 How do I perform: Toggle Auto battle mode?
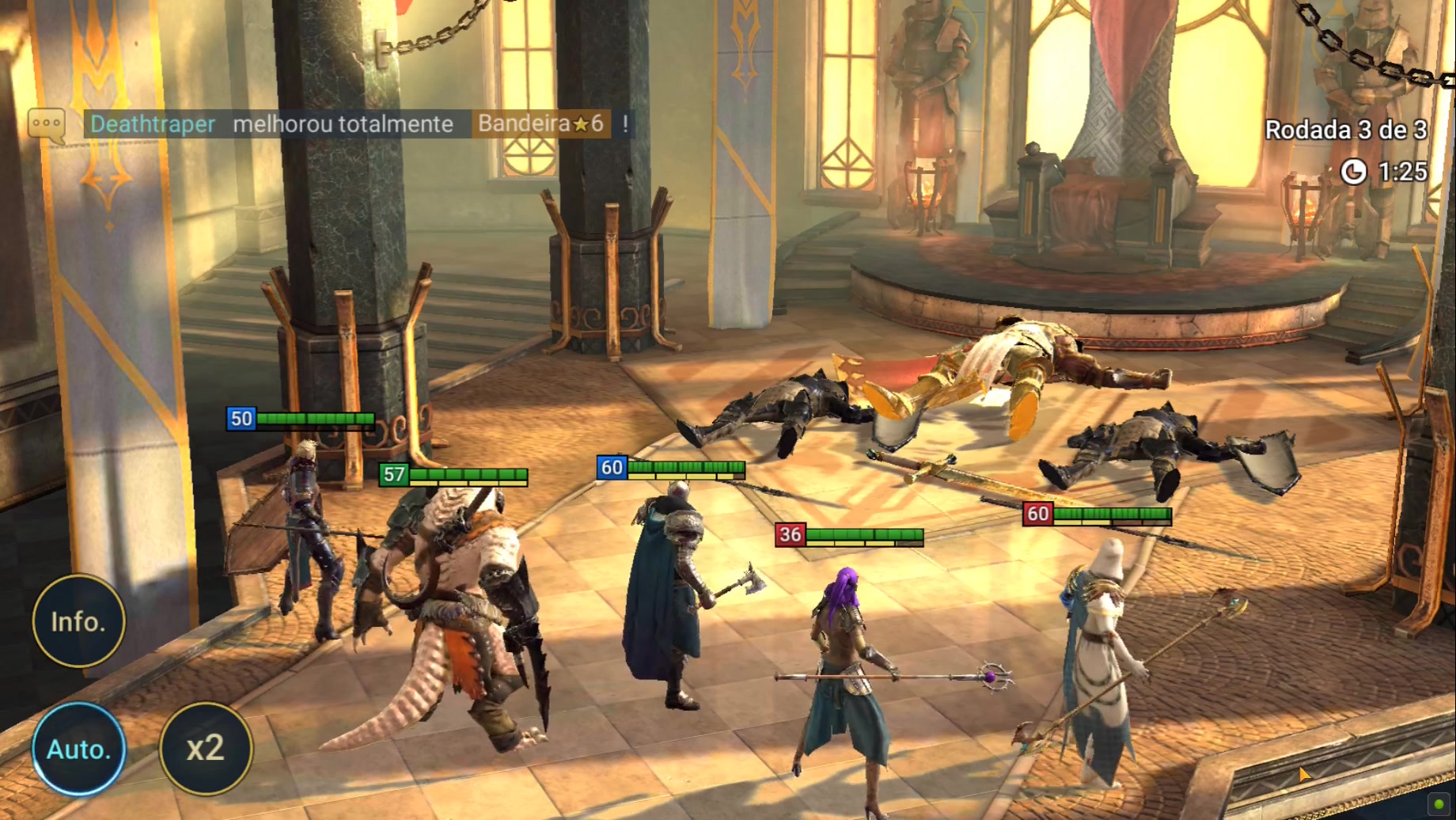78,749
